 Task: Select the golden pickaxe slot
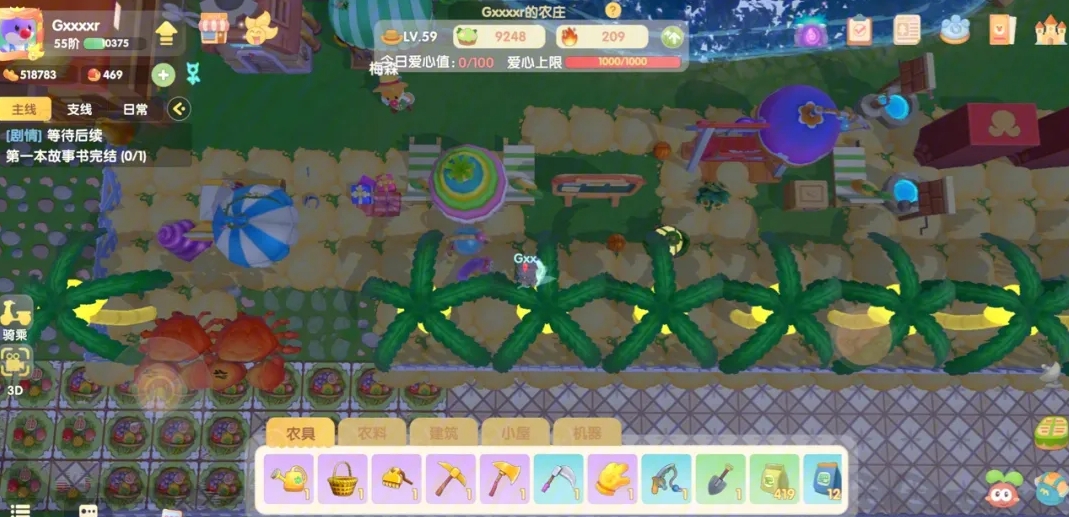452,478
